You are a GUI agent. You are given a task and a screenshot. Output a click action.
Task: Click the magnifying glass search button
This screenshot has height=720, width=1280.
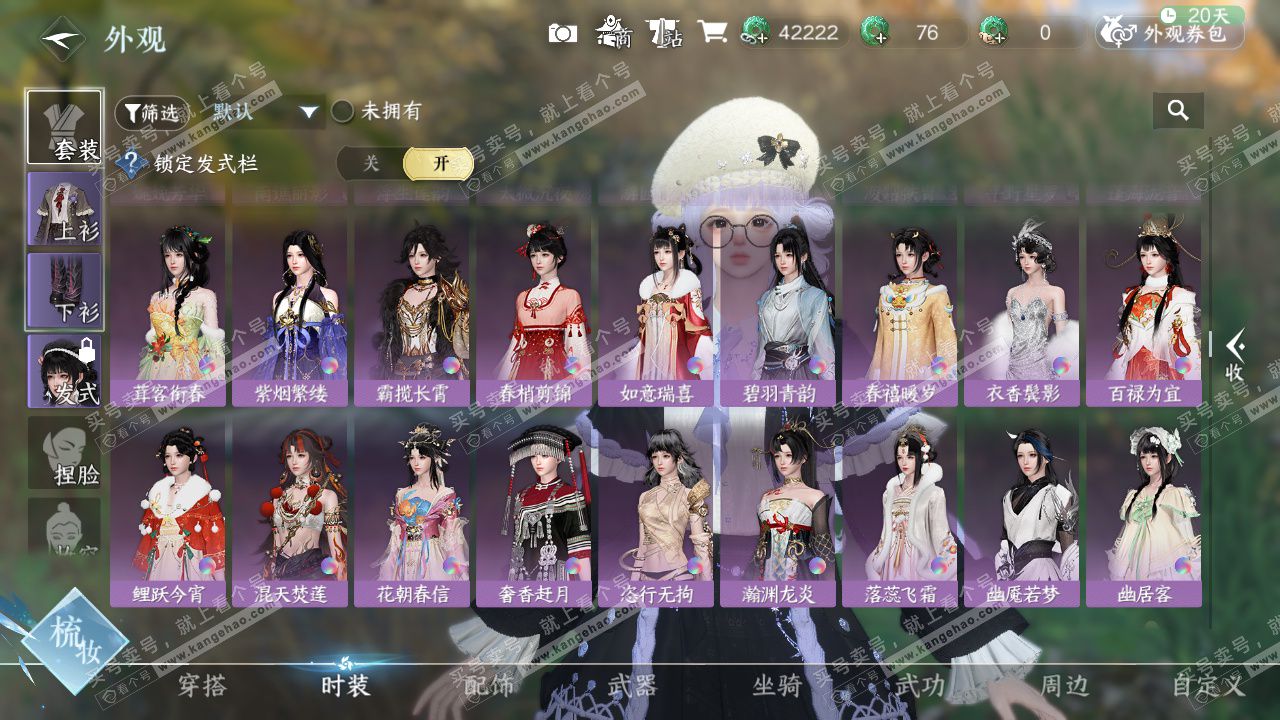(x=1178, y=110)
